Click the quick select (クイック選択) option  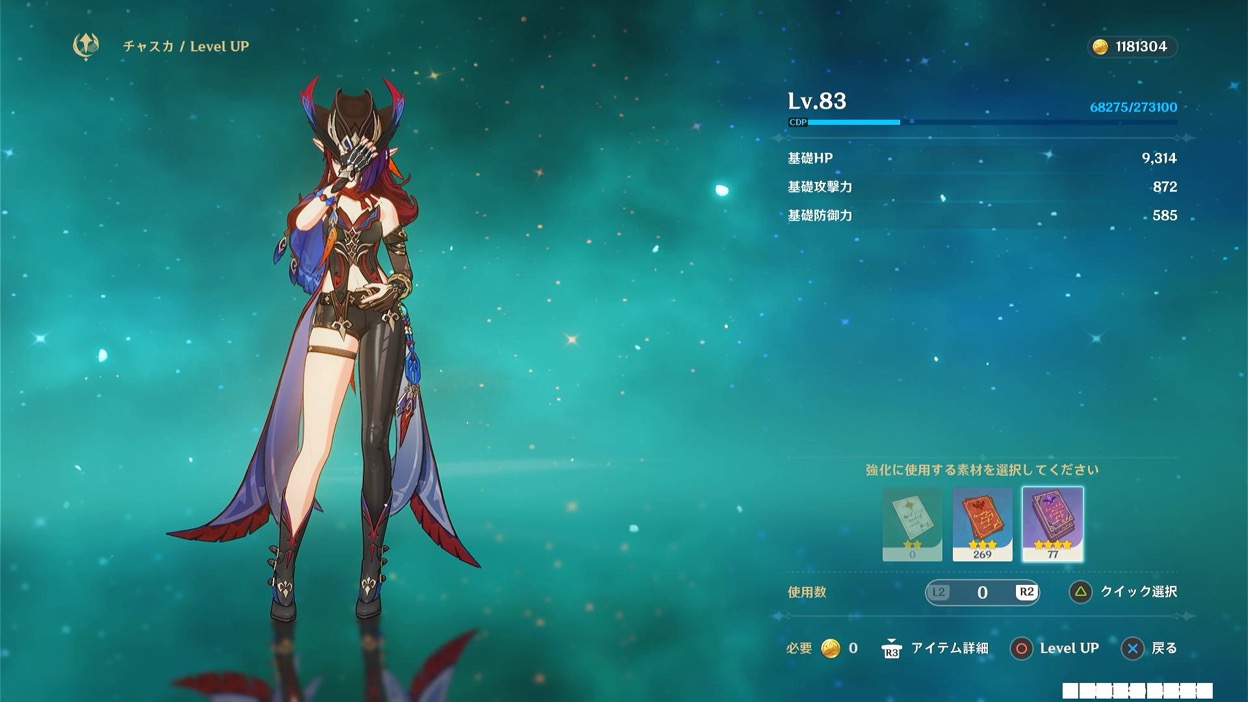[1124, 592]
